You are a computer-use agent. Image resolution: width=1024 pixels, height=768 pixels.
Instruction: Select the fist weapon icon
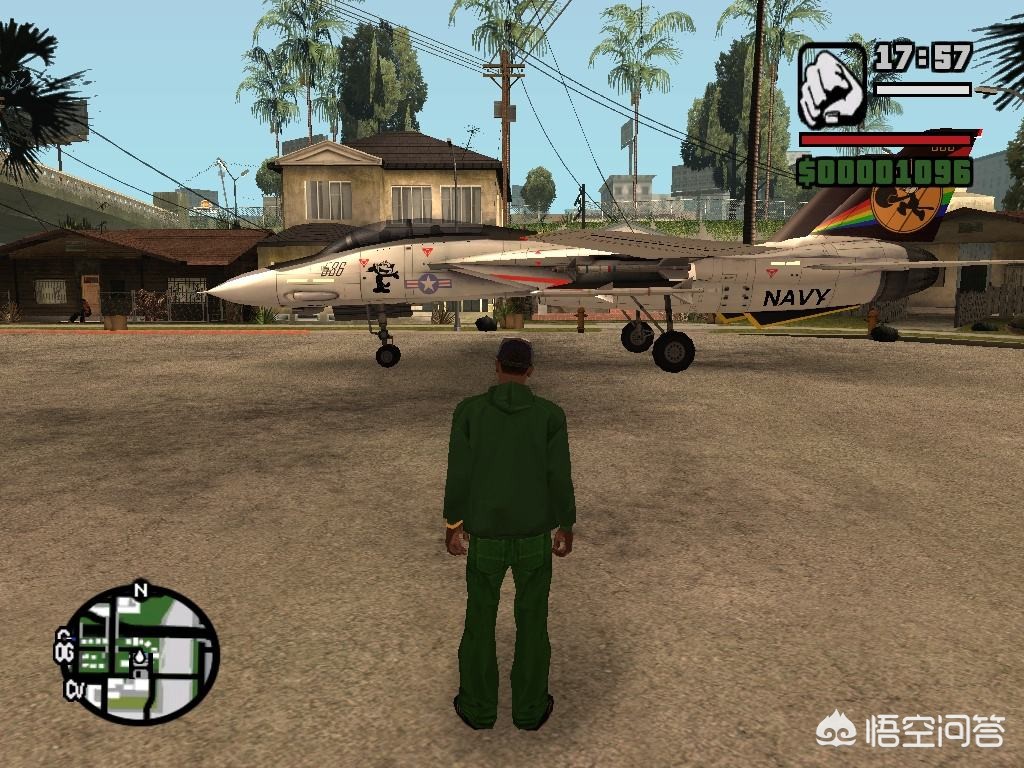[x=832, y=85]
